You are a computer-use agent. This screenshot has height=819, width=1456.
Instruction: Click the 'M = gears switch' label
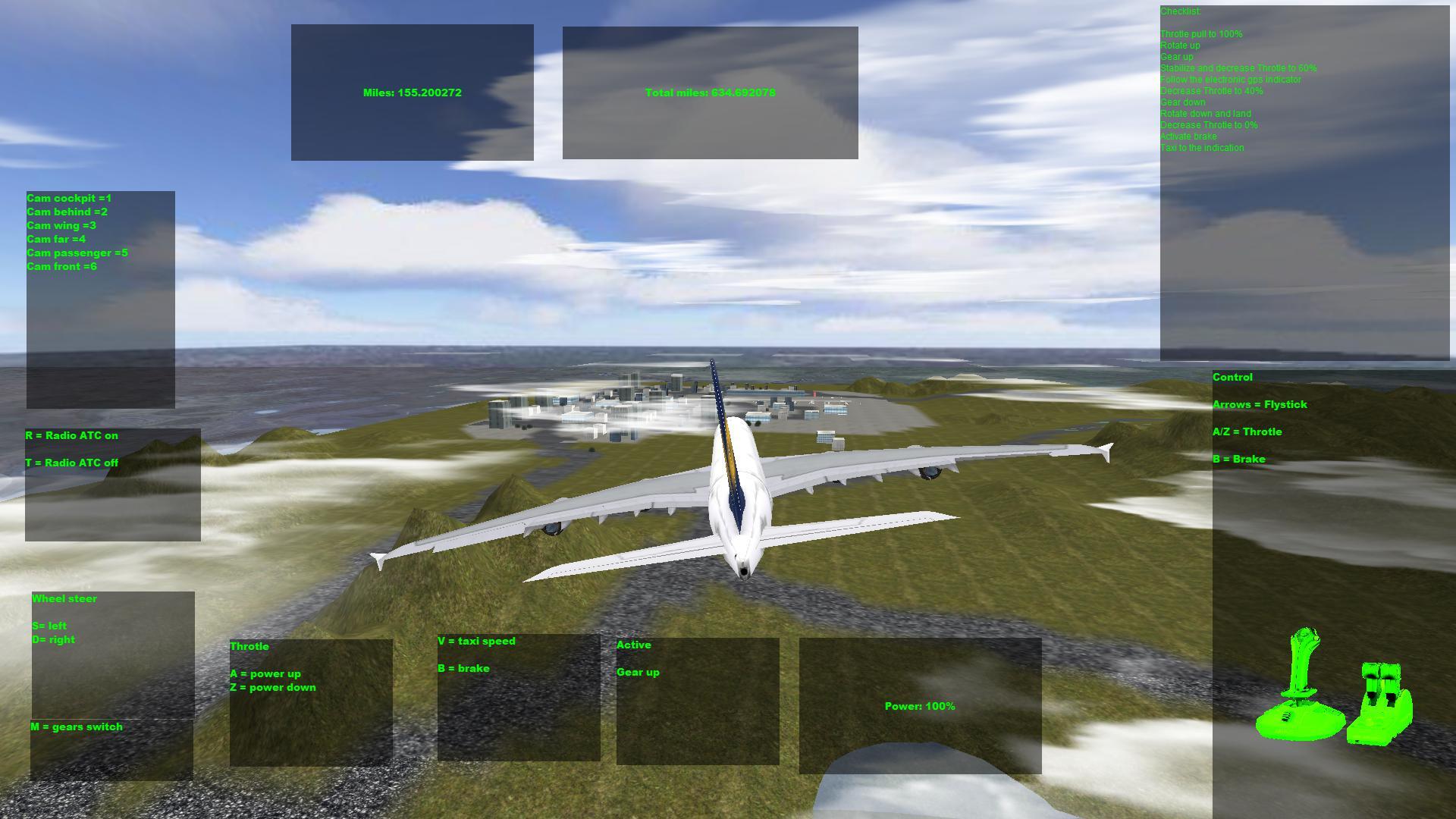pyautogui.click(x=76, y=726)
